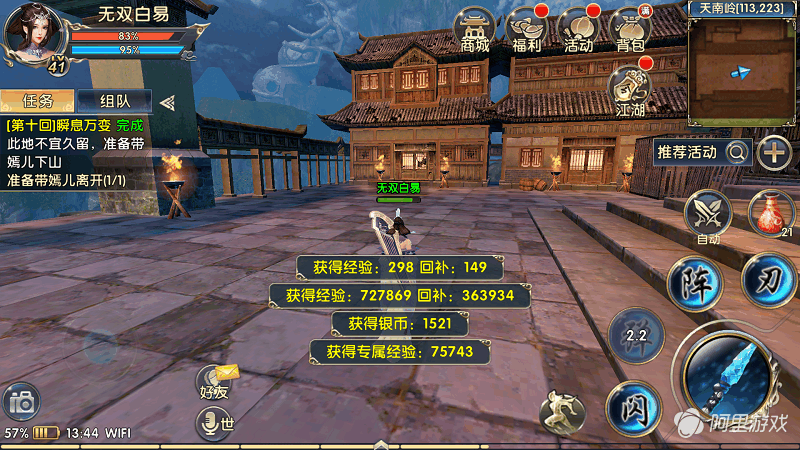Show the 活动 events panel
The width and height of the screenshot is (800, 450).
(x=578, y=30)
